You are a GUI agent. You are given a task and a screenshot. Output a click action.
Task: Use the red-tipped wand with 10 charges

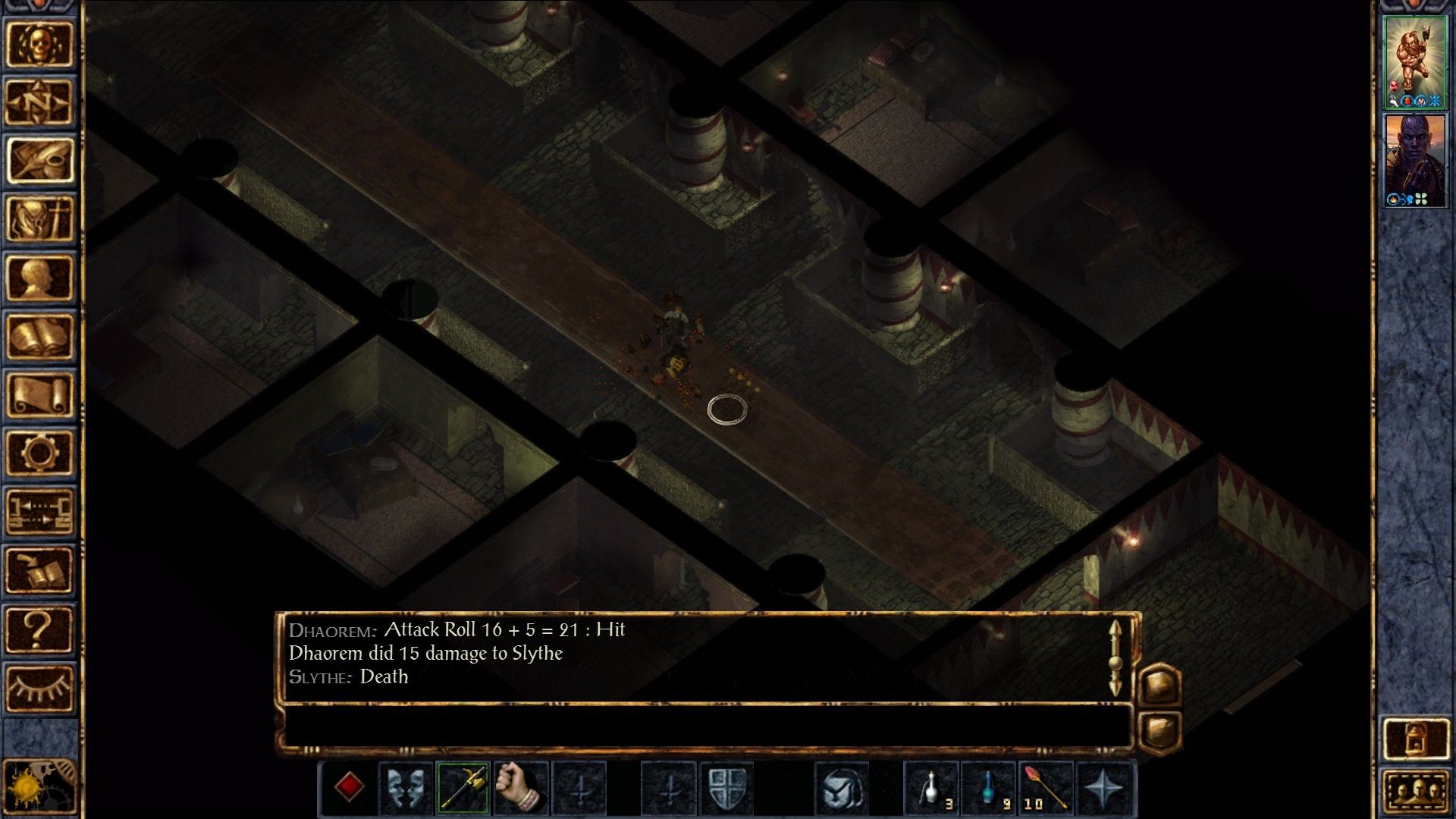(x=1045, y=788)
